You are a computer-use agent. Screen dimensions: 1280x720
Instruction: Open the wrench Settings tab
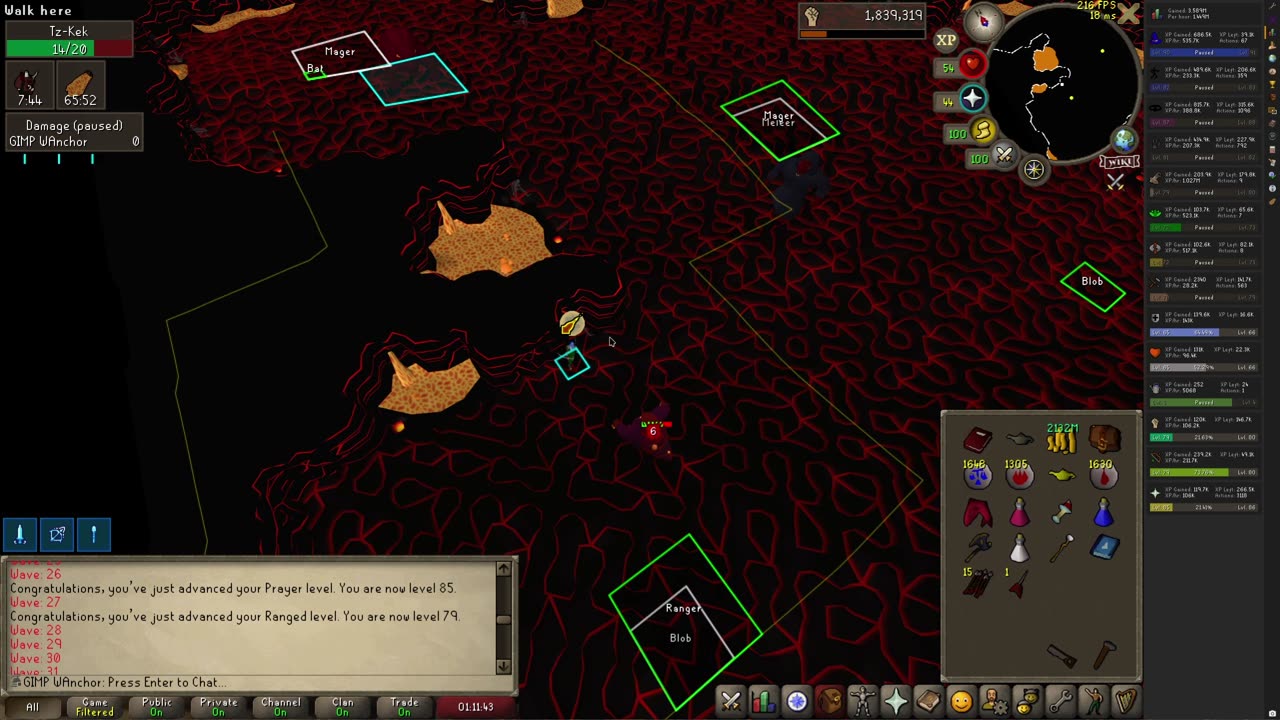pos(1060,701)
